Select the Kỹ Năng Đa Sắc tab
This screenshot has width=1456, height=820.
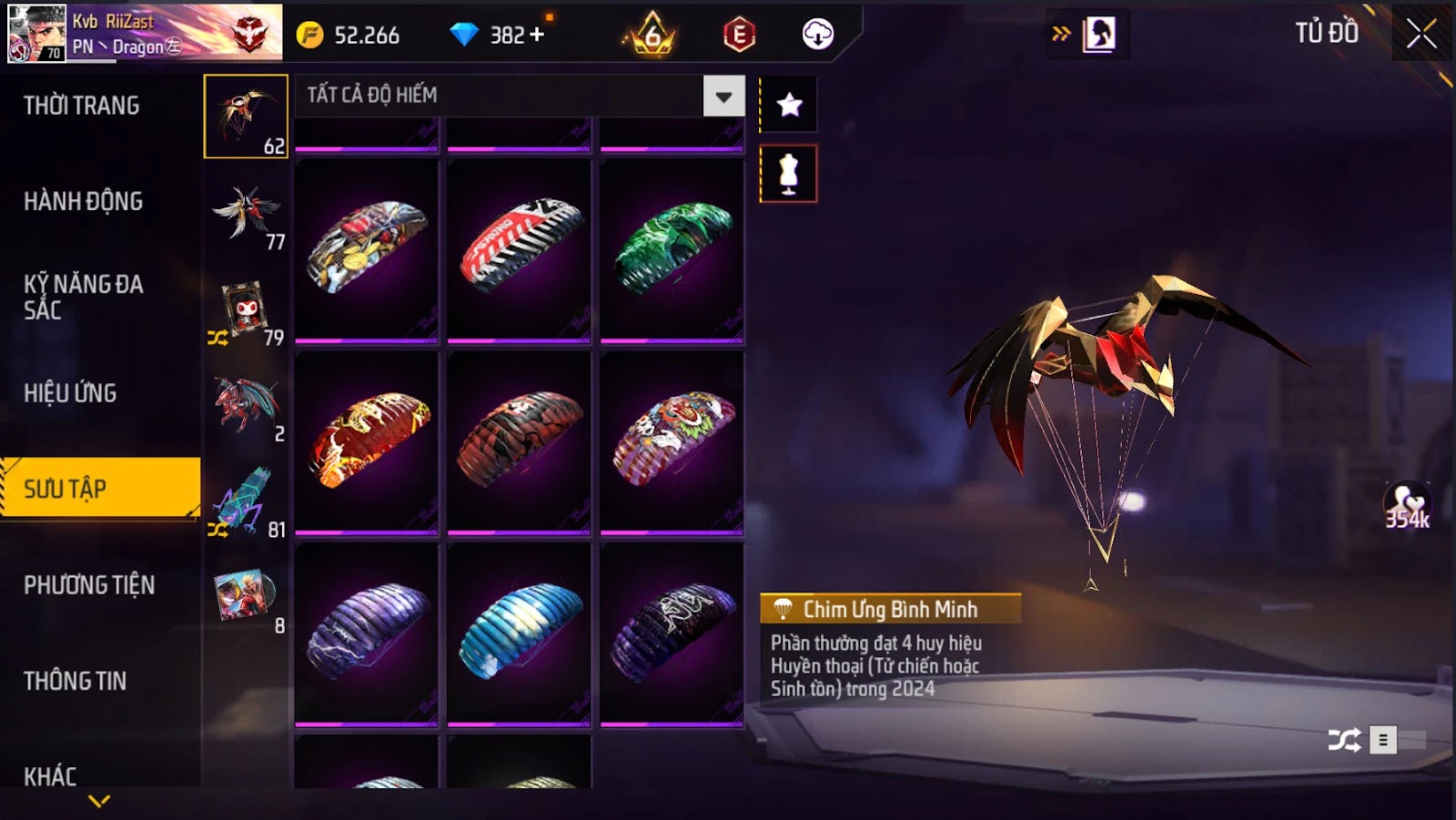83,297
